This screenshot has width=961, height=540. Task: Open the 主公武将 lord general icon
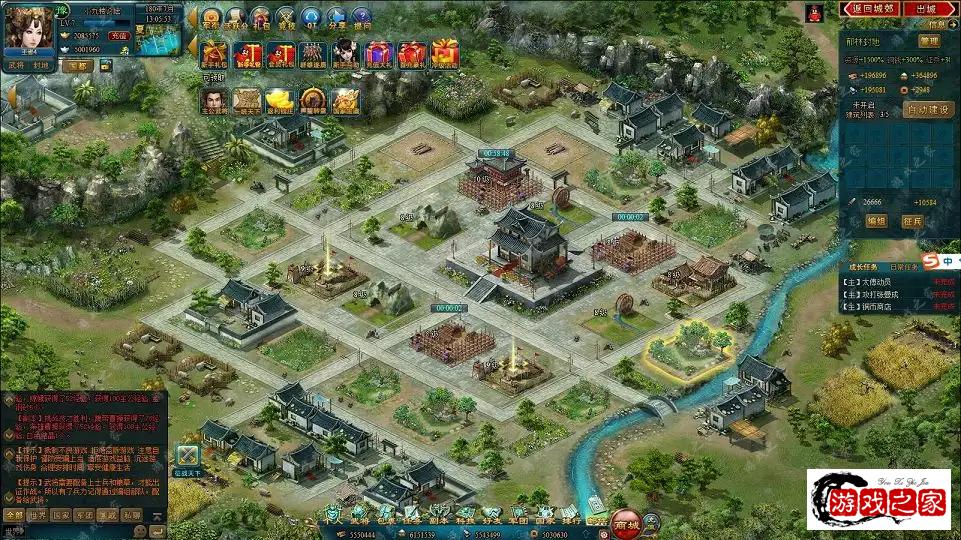click(213, 101)
